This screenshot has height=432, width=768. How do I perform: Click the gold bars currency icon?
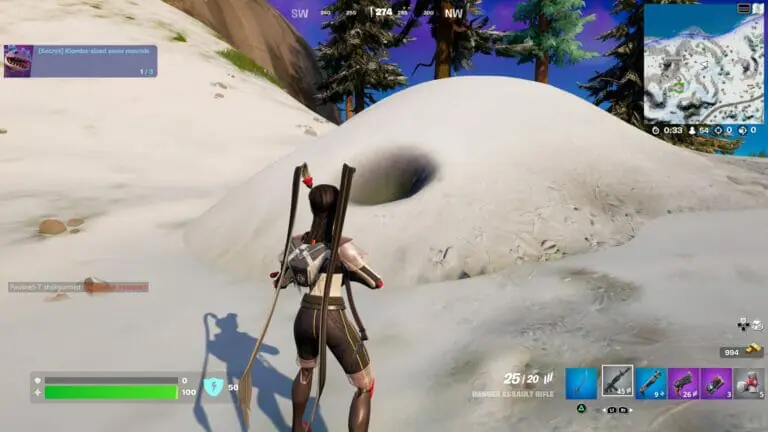(754, 352)
